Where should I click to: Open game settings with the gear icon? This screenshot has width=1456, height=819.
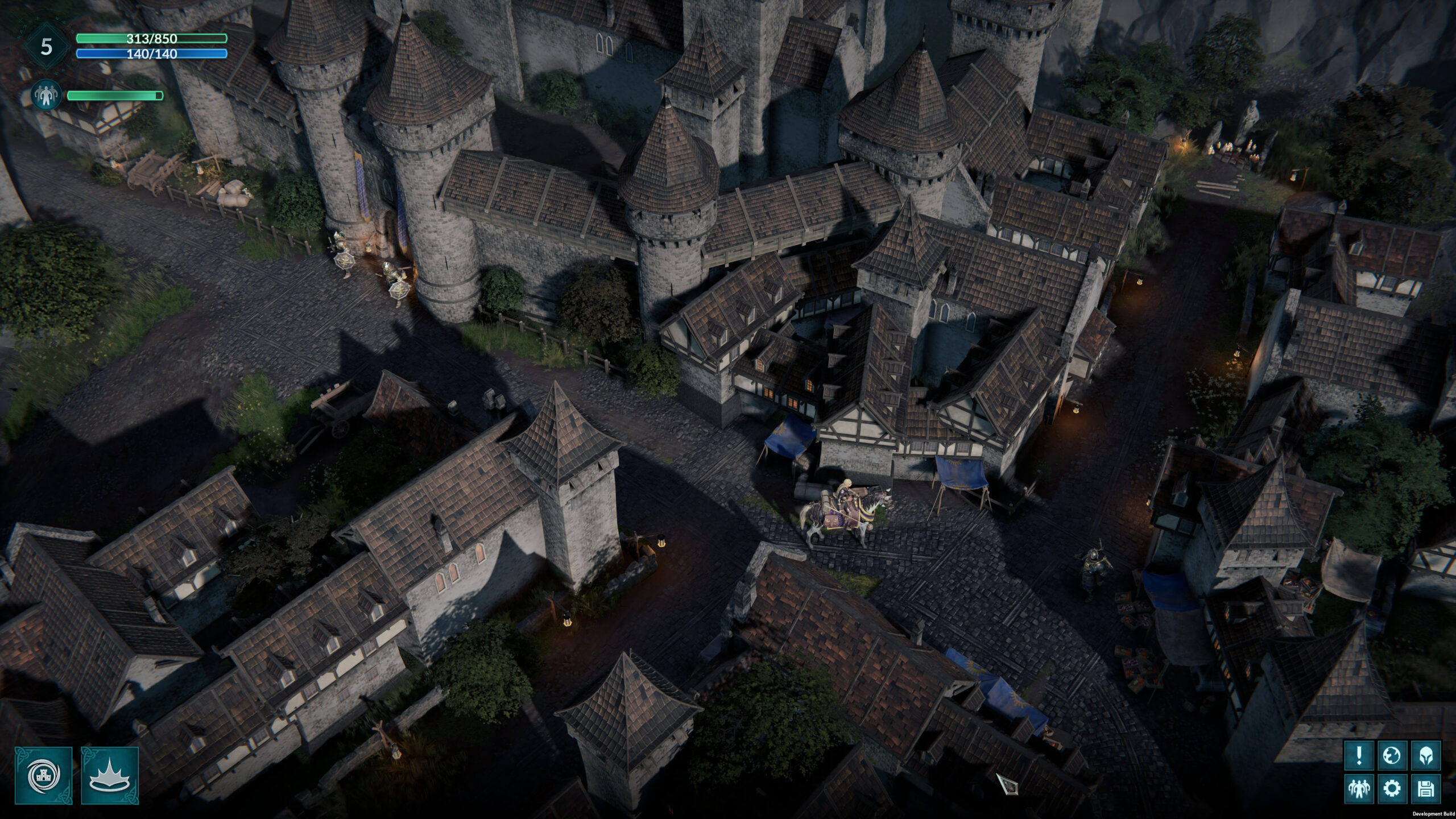coord(1392,788)
